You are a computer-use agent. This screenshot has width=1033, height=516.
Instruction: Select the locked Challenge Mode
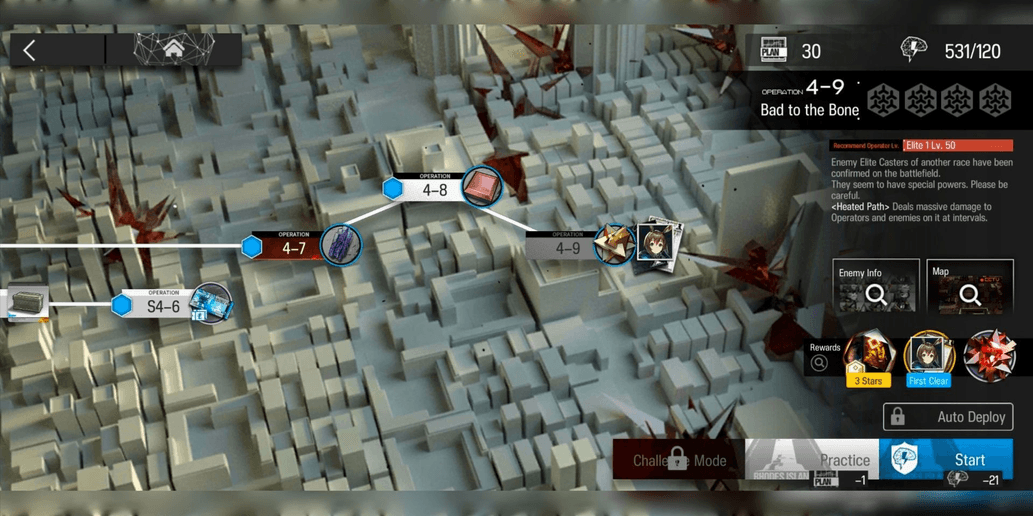click(x=679, y=460)
